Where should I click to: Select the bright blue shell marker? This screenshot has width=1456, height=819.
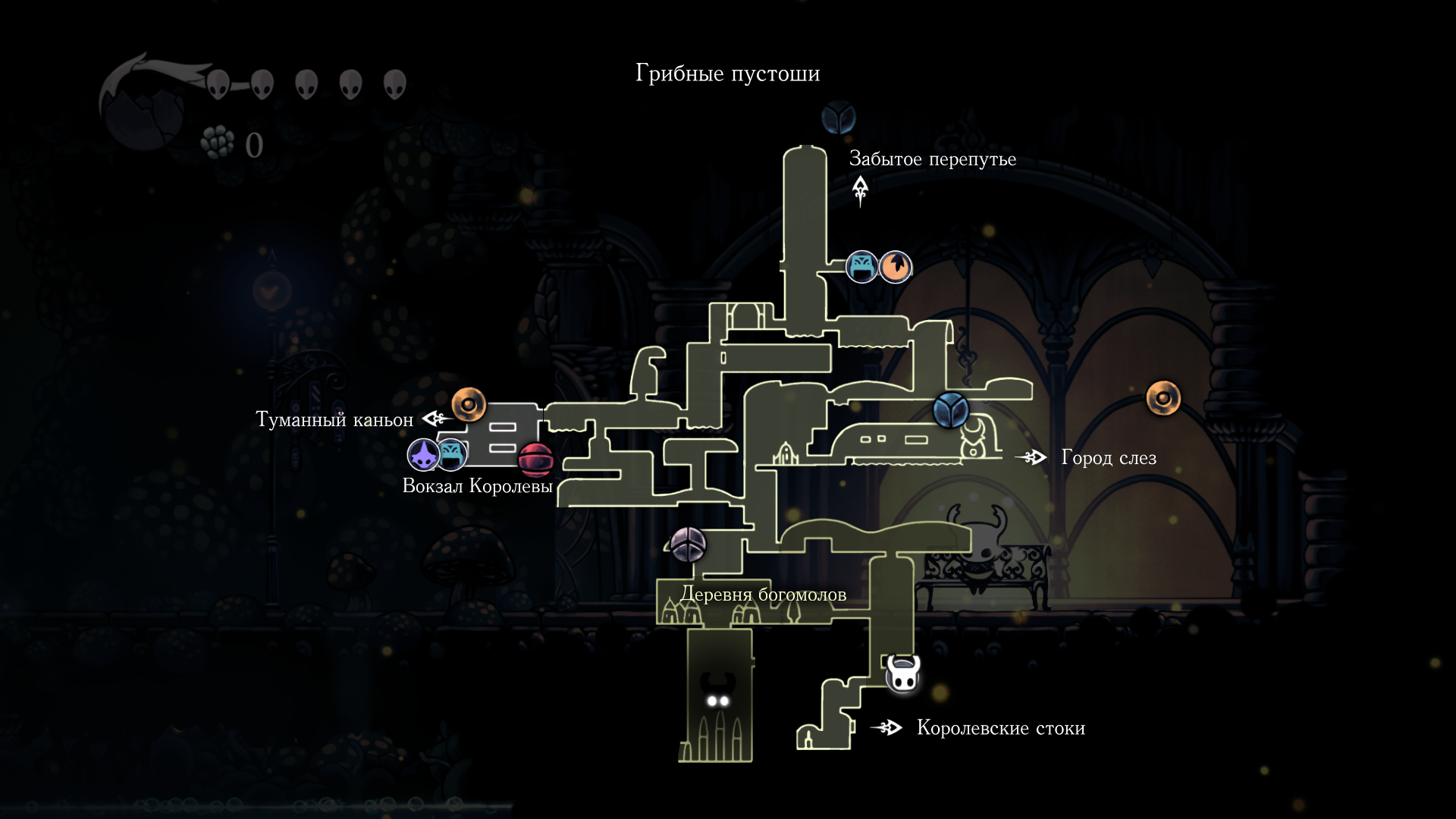tap(950, 410)
